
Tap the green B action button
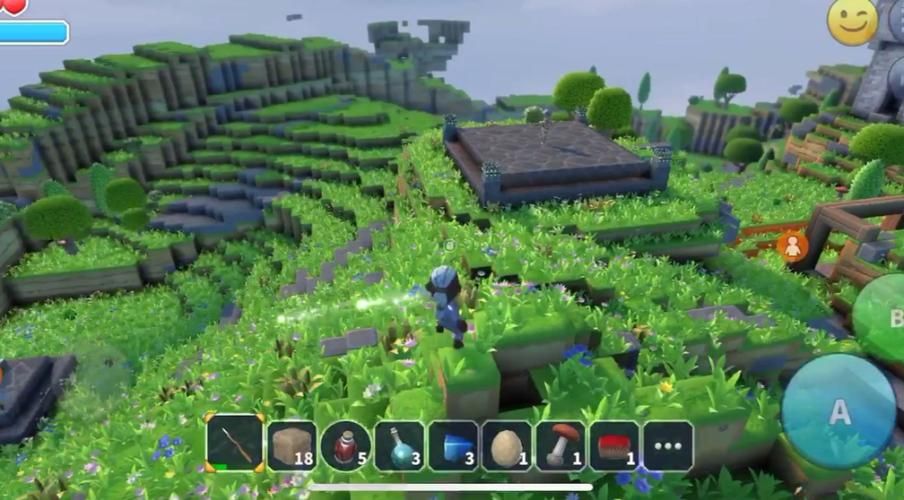(885, 320)
